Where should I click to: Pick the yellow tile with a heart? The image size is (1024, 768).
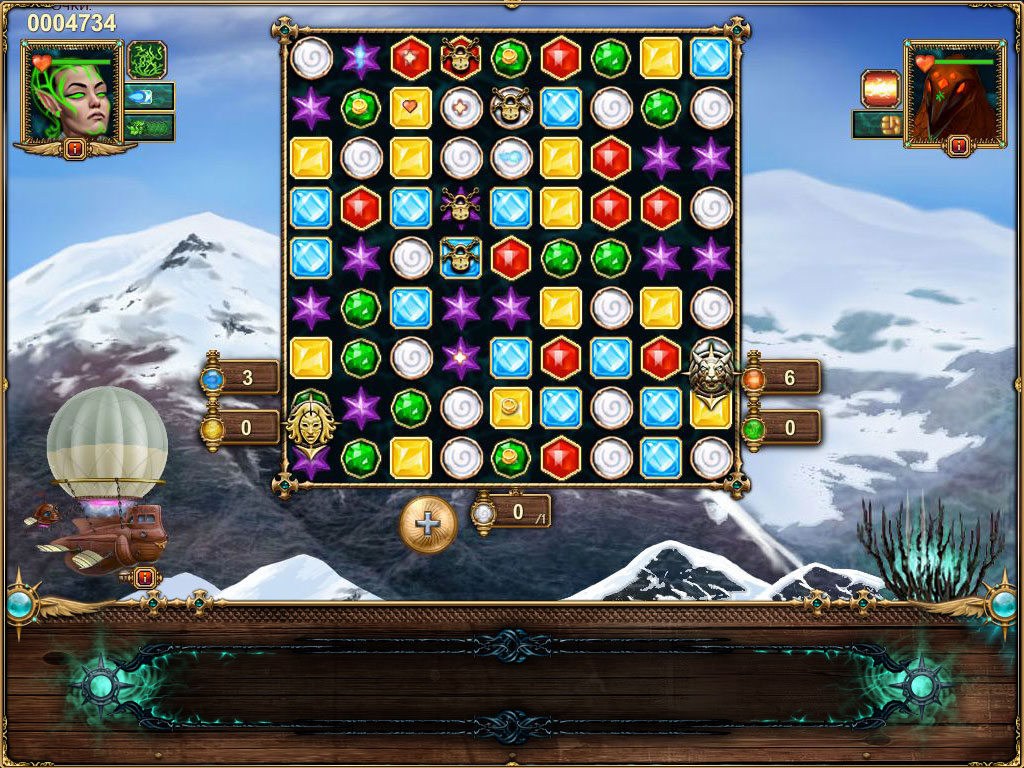[411, 107]
